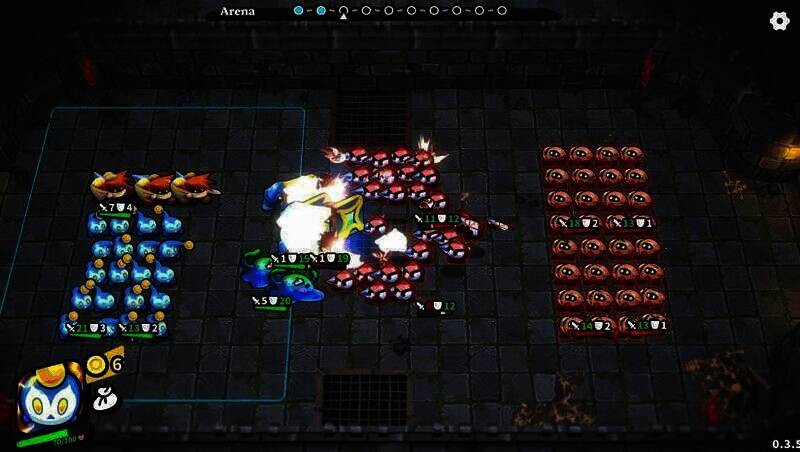The height and width of the screenshot is (452, 800).
Task: Open the settings gear menu
Action: [x=780, y=21]
